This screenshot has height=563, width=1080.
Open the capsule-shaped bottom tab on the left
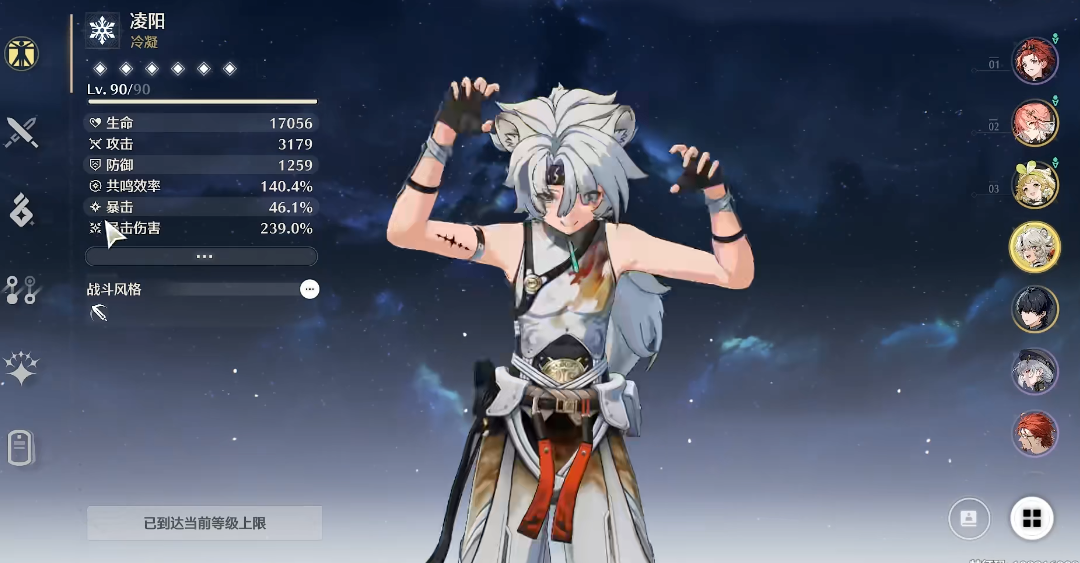21,448
